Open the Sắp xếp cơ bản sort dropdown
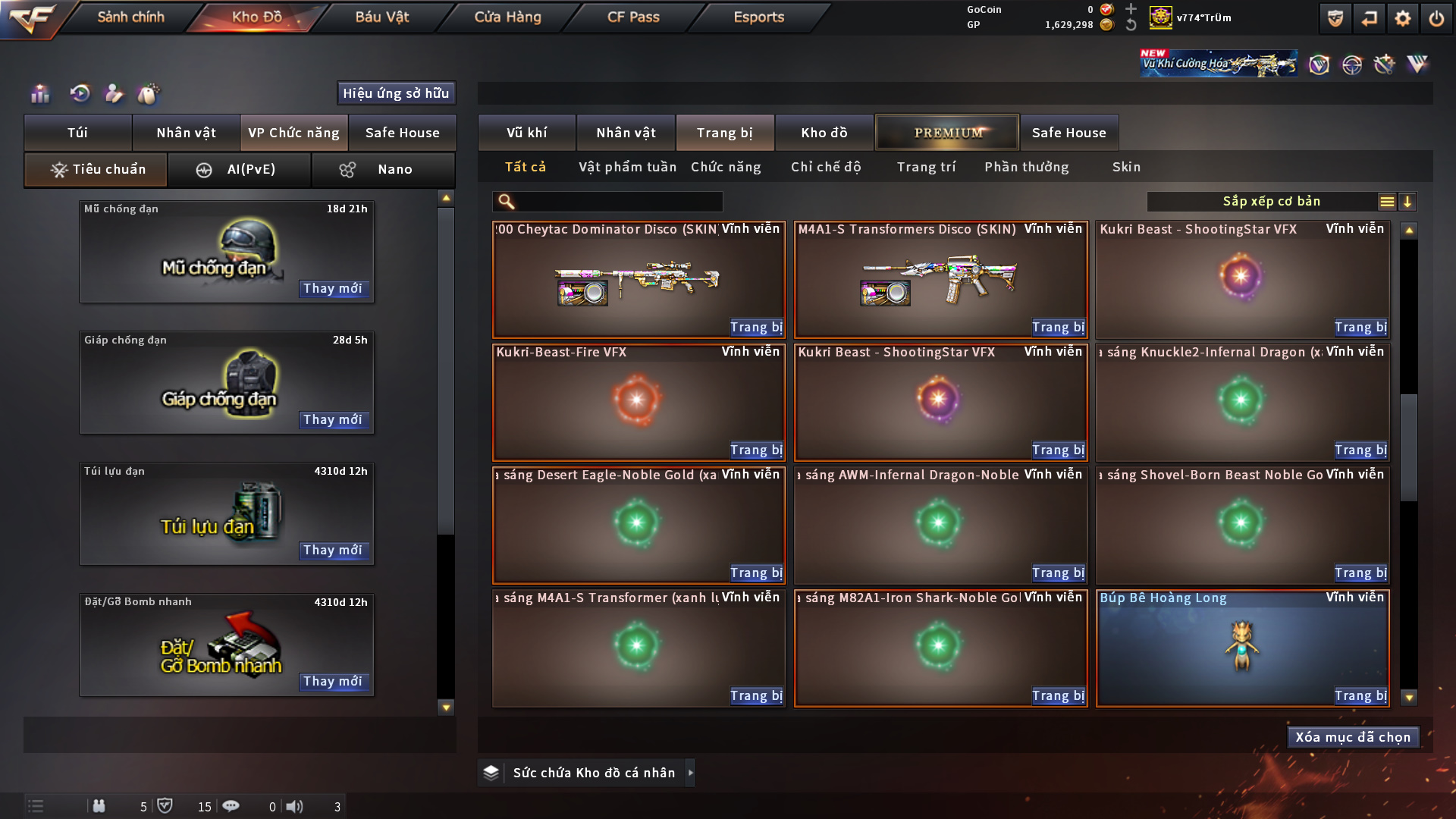The image size is (1456, 819). pos(1271,202)
